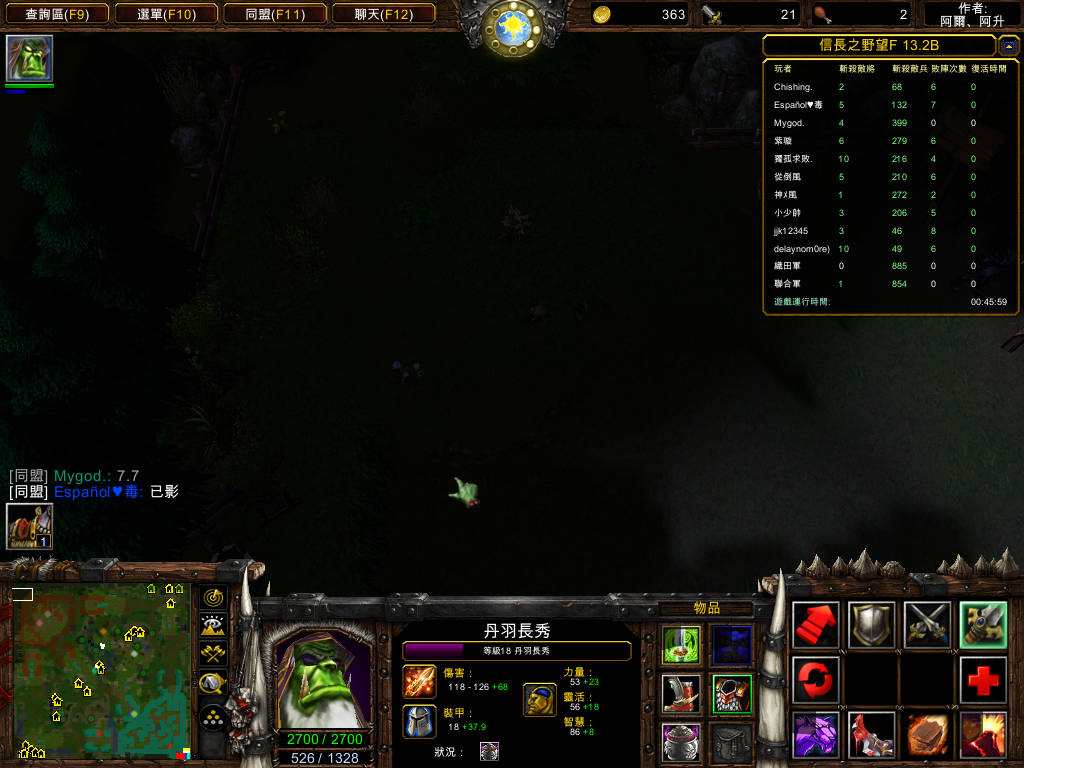This screenshot has height=768, width=1086.
Task: Toggle the formation movement dots button
Action: (212, 717)
